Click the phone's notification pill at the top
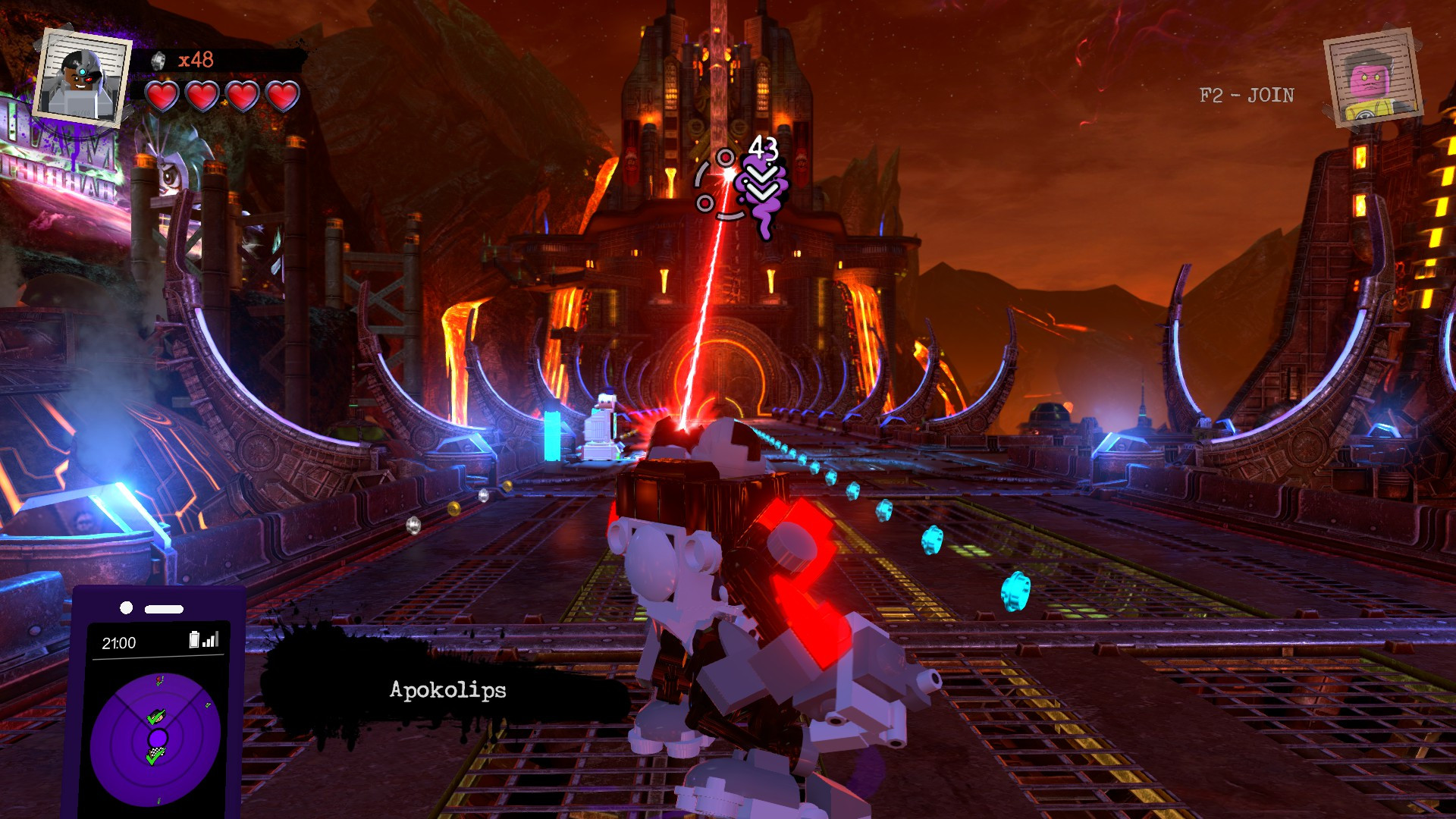 (x=164, y=607)
